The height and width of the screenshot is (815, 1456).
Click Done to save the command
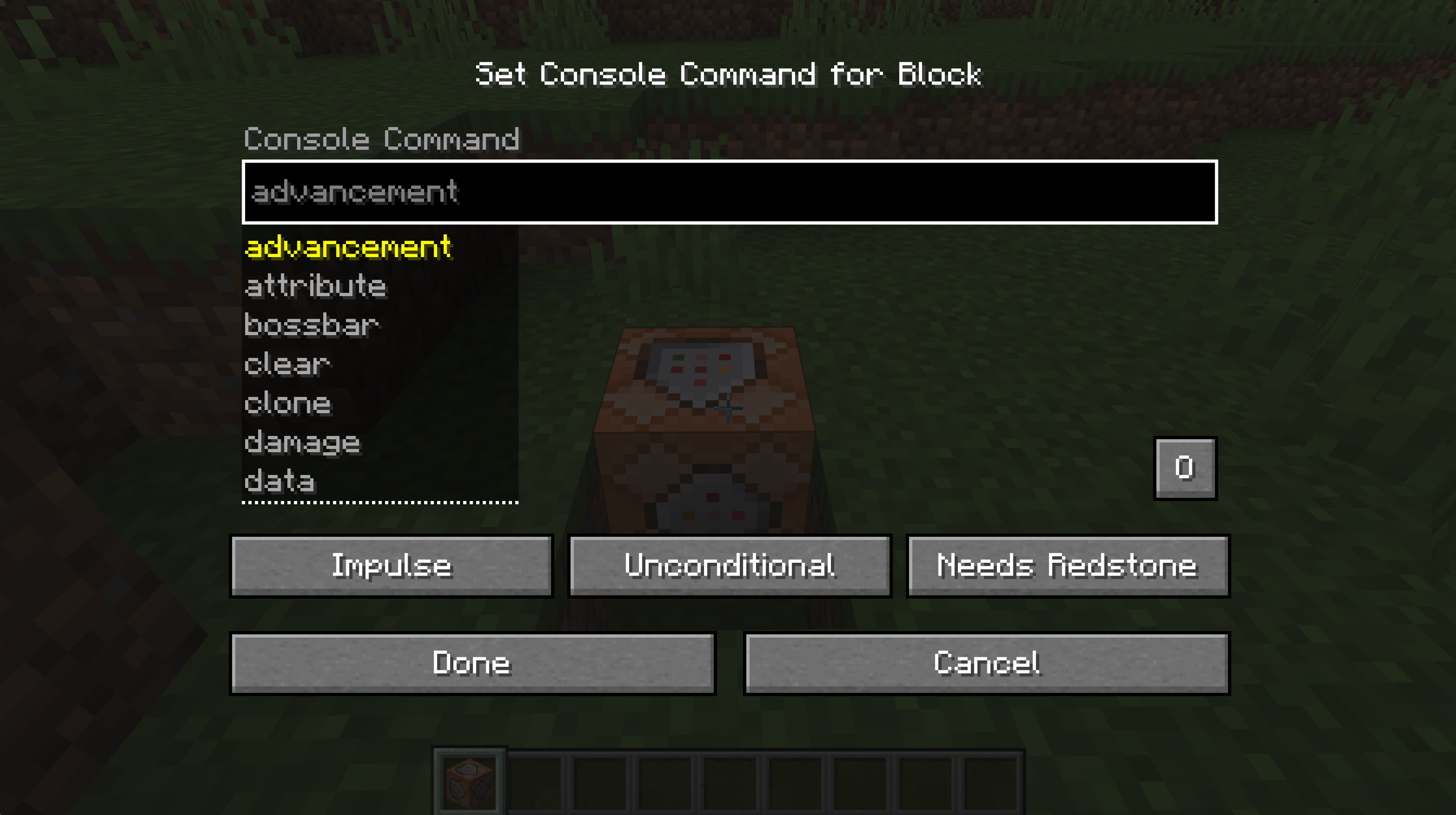(473, 663)
